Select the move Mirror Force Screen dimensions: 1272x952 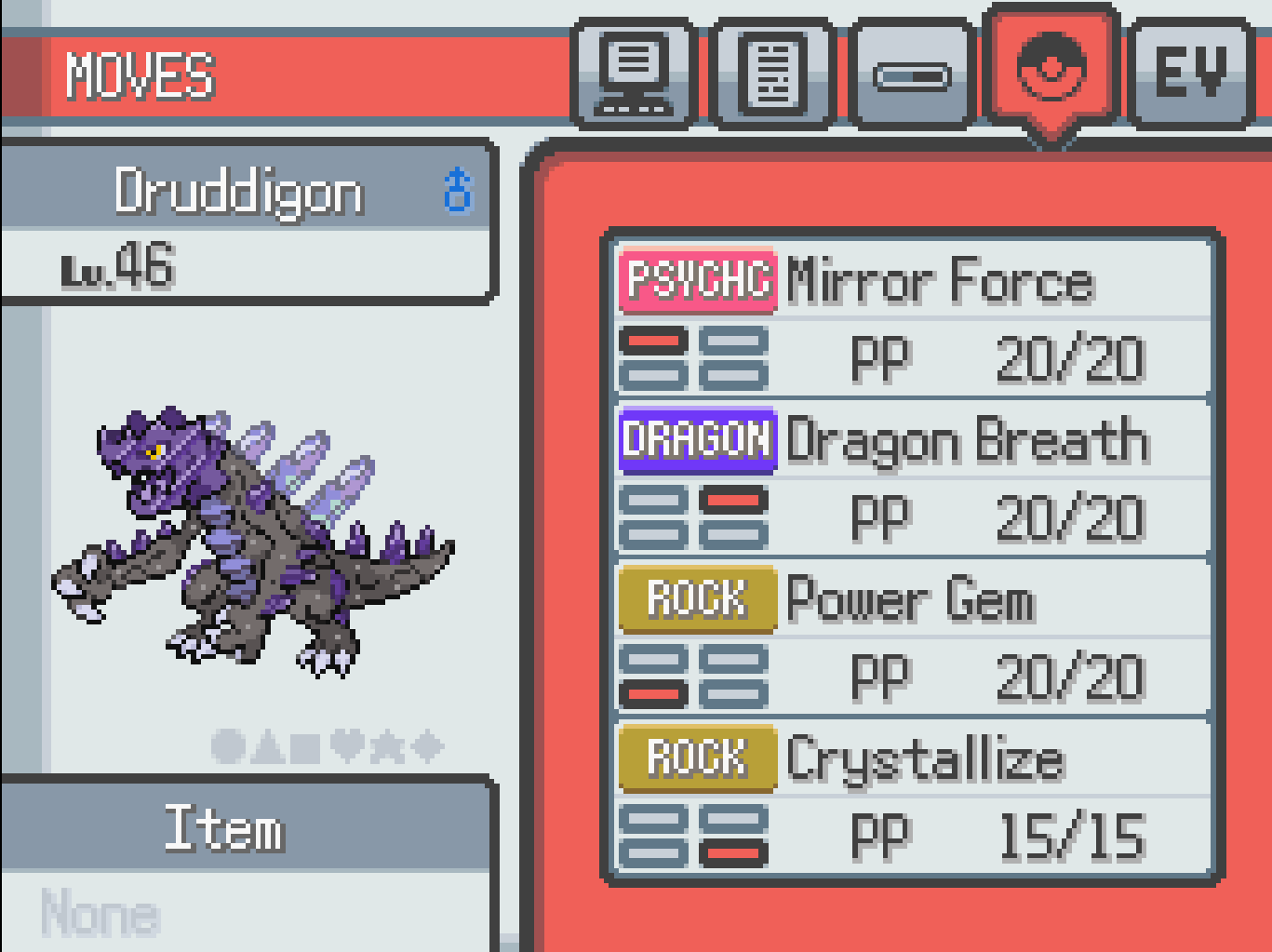[912, 317]
